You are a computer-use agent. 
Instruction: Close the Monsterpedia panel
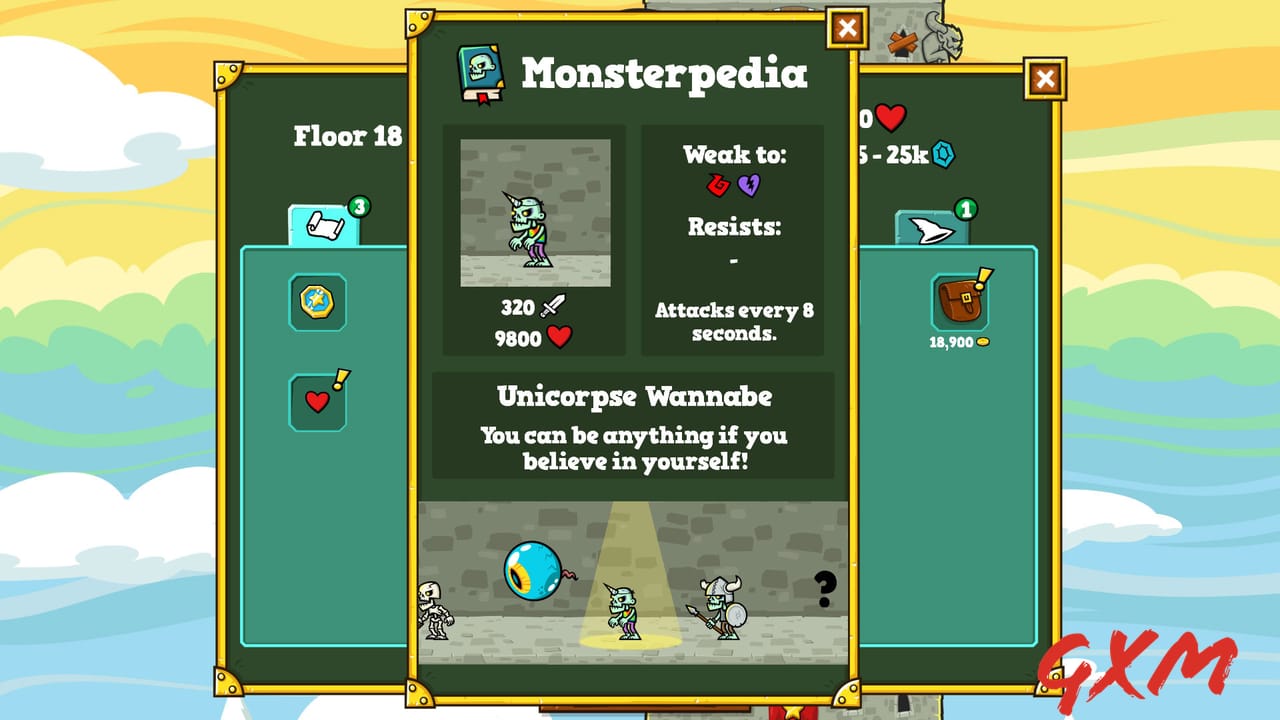(845, 28)
